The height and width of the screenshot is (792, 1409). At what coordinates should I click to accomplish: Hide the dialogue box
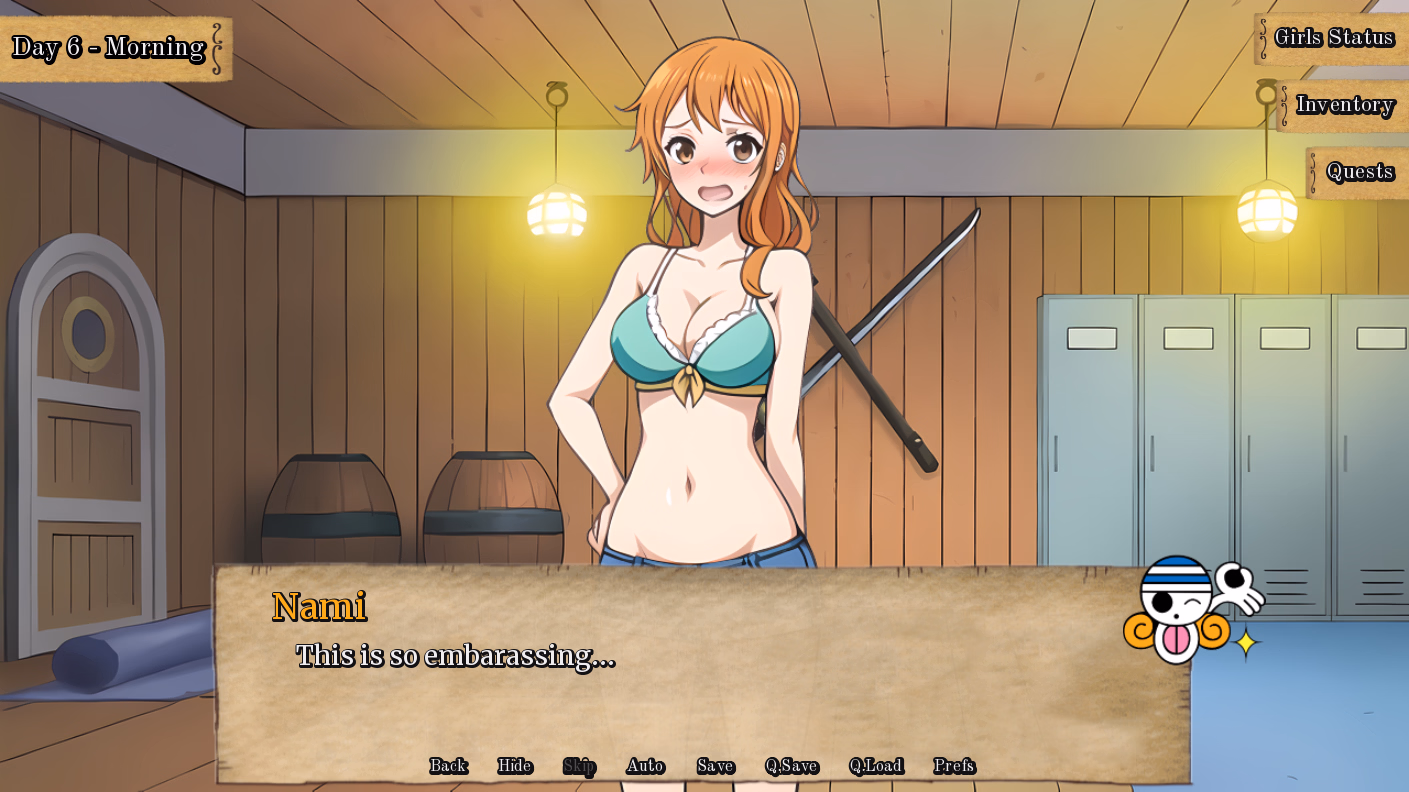[513, 766]
